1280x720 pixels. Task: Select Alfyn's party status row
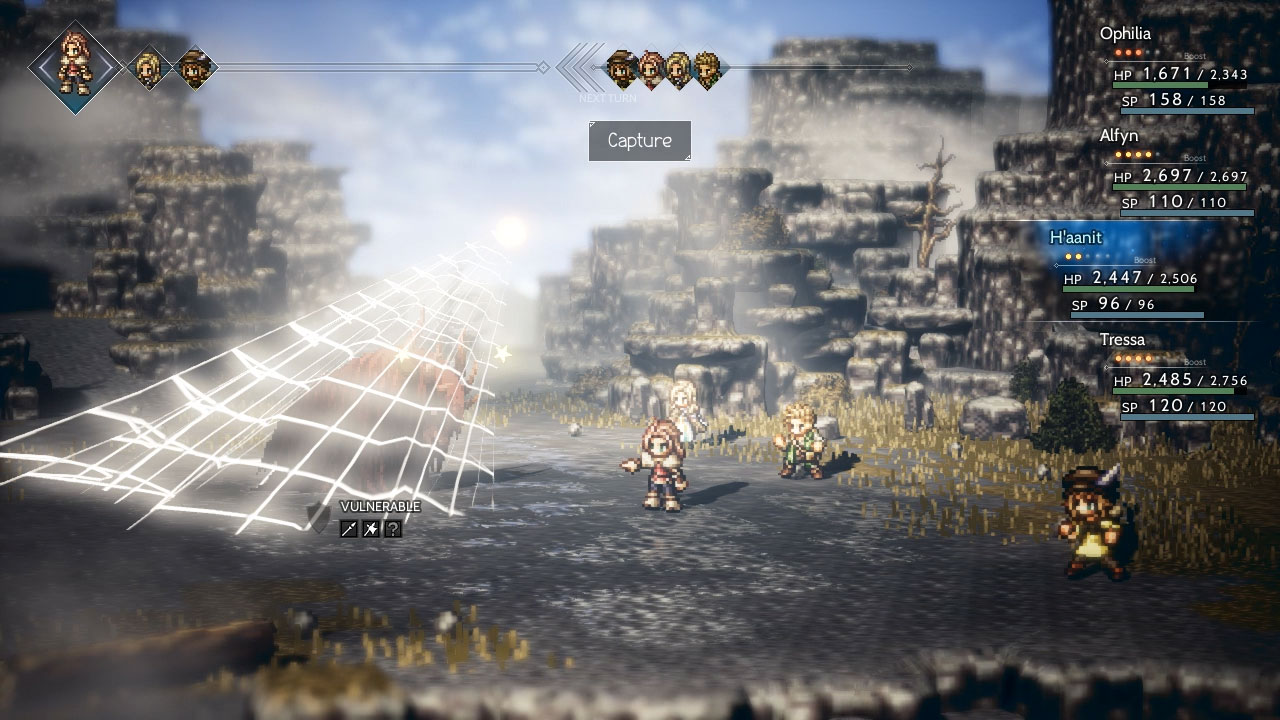click(1180, 172)
